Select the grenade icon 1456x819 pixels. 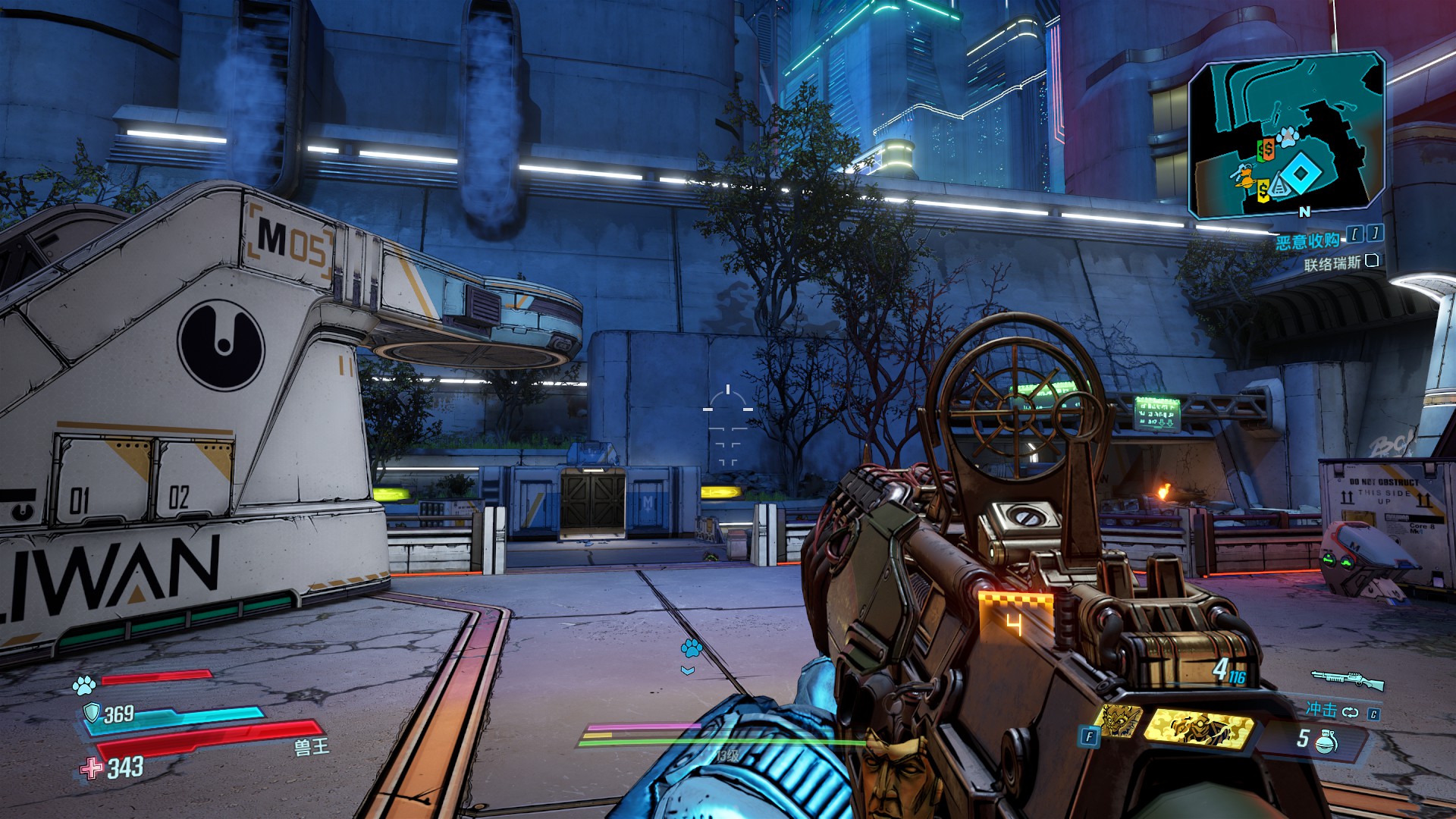(x=1327, y=740)
